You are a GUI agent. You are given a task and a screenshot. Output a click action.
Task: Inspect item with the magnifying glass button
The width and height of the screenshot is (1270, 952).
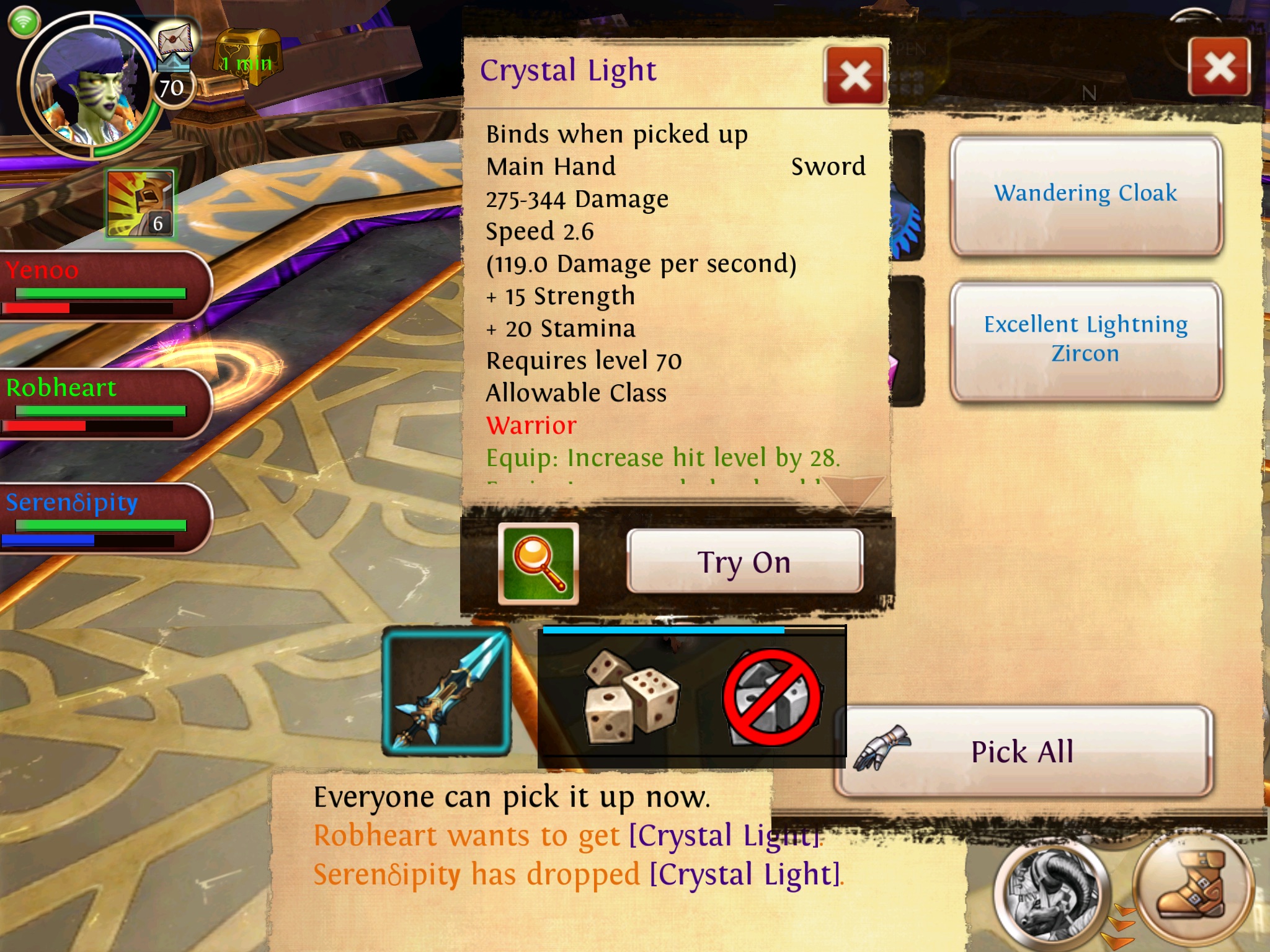(538, 563)
